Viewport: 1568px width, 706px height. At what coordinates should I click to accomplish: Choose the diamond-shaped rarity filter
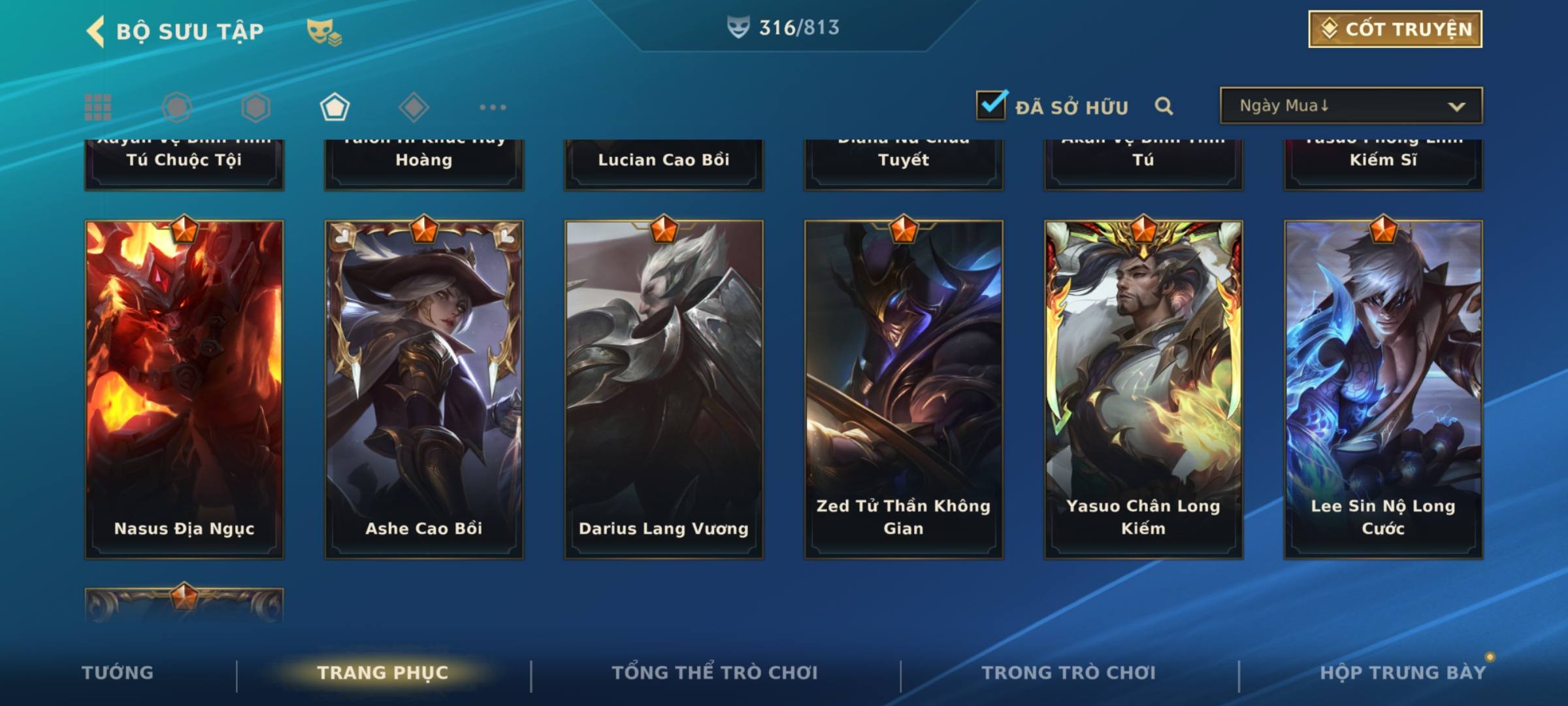click(x=414, y=107)
